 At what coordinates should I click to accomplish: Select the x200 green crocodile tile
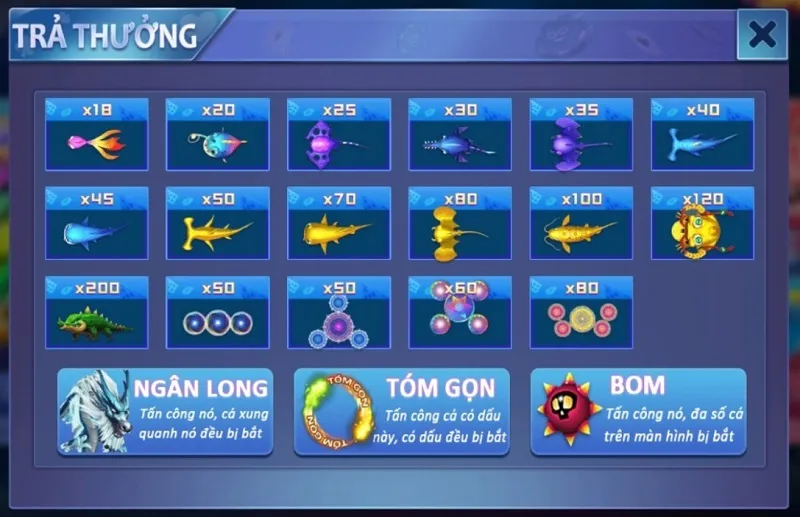(x=97, y=312)
